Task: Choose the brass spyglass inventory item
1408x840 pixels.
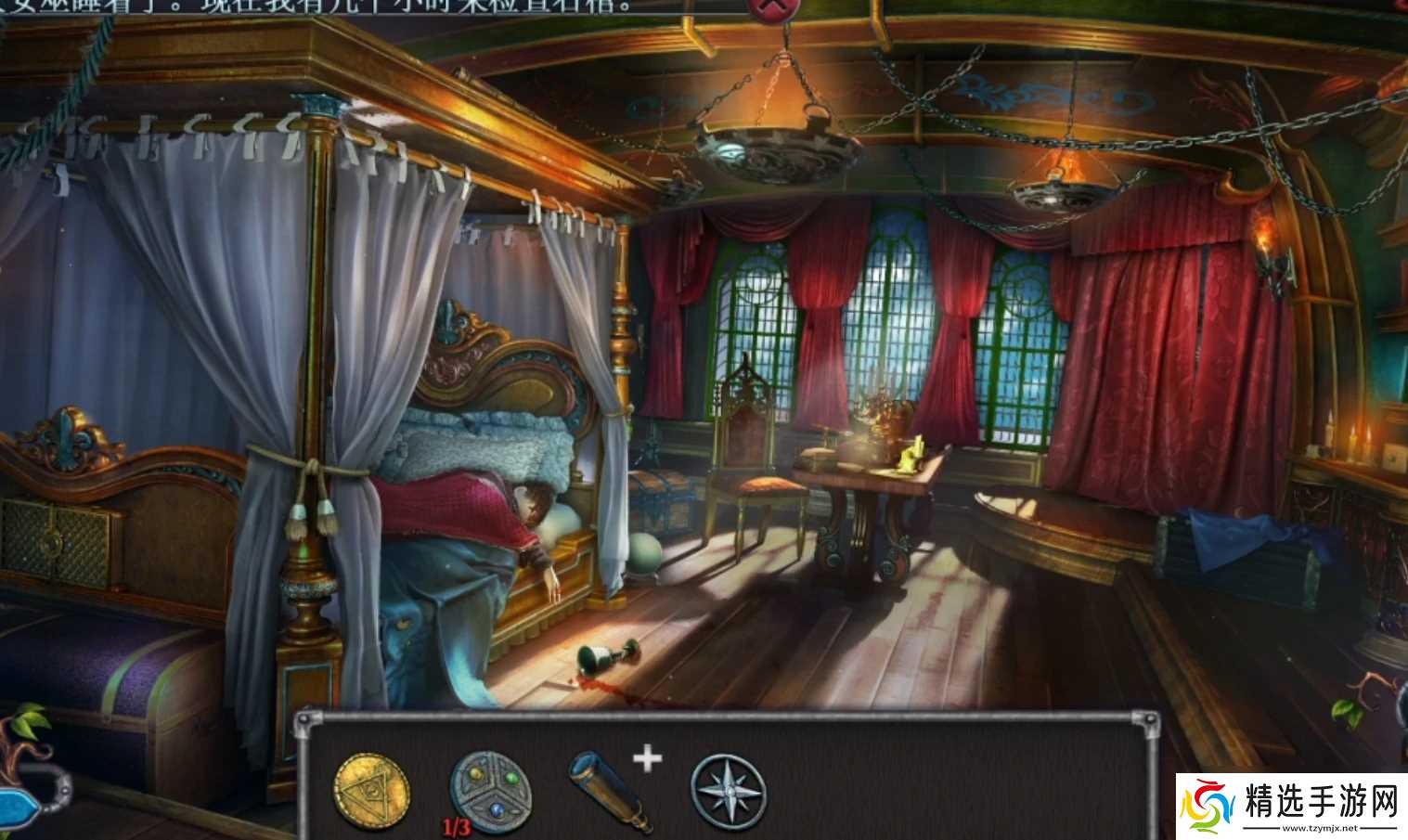Action: coord(609,792)
